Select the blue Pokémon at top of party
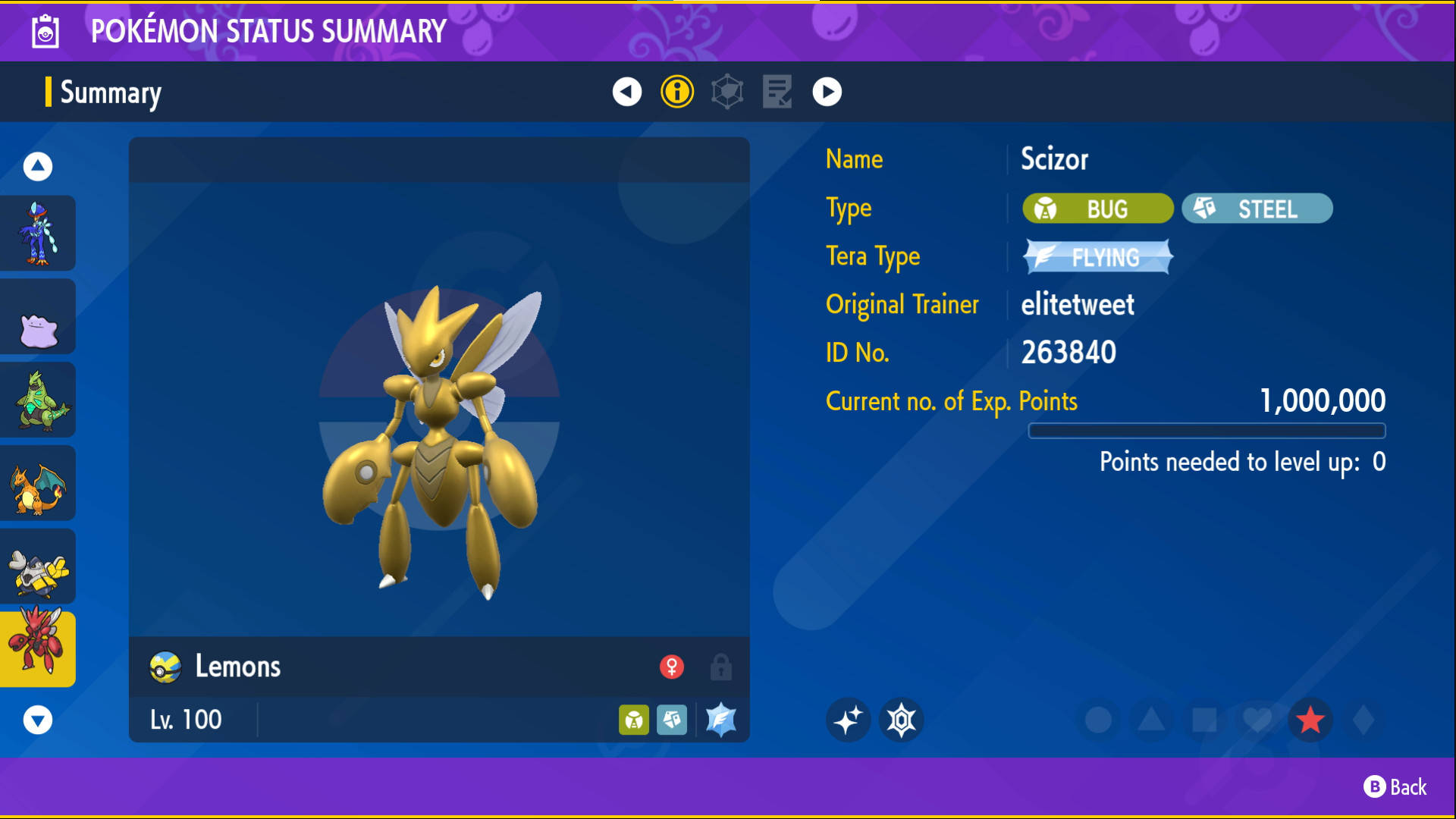1456x819 pixels. click(38, 234)
